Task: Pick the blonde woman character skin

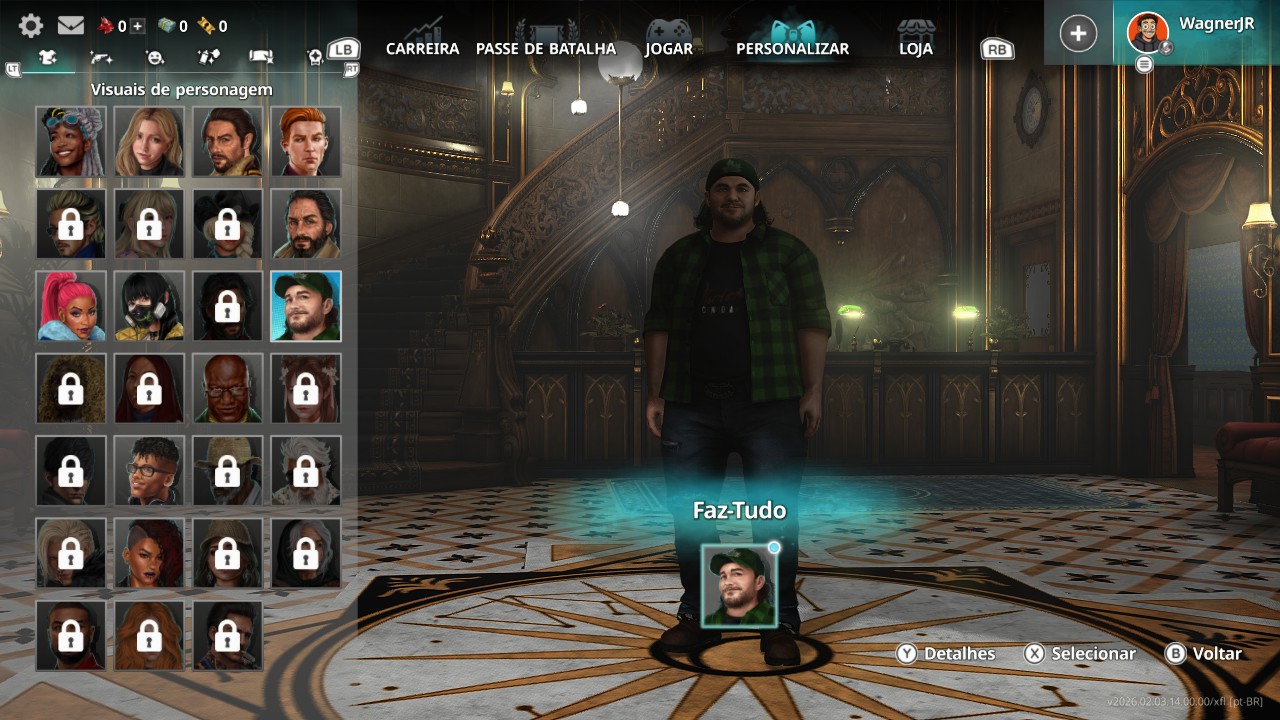Action: [x=149, y=142]
